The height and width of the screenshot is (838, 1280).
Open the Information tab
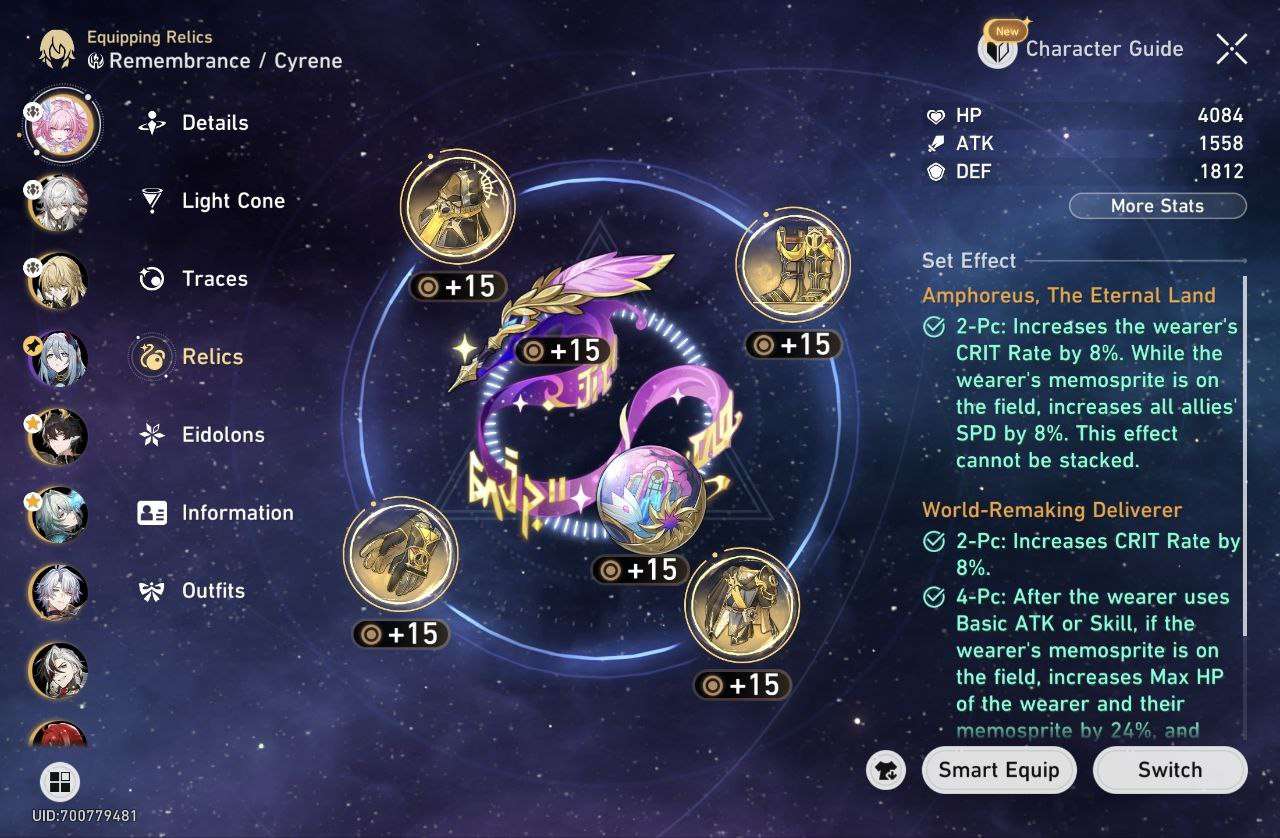pyautogui.click(x=236, y=513)
